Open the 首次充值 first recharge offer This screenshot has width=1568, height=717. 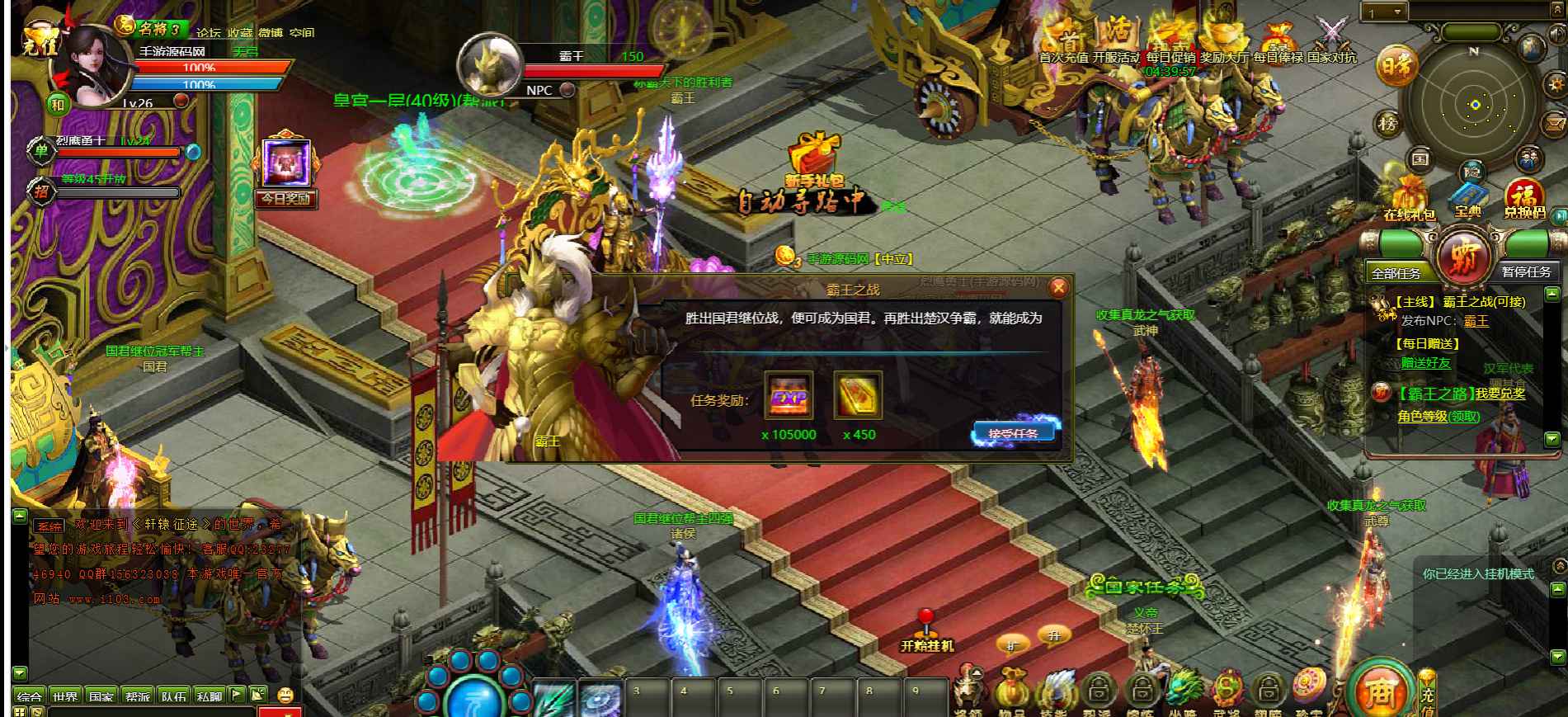1063,41
